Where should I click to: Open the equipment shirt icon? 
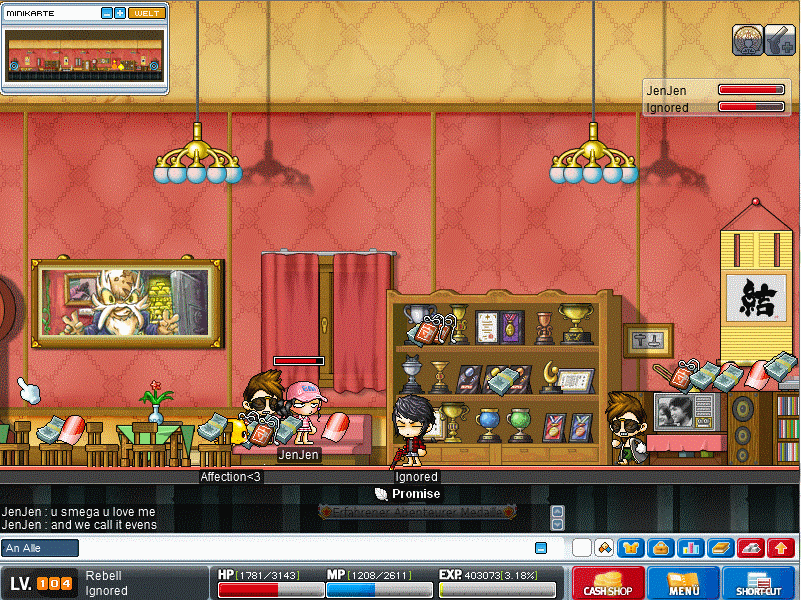631,548
